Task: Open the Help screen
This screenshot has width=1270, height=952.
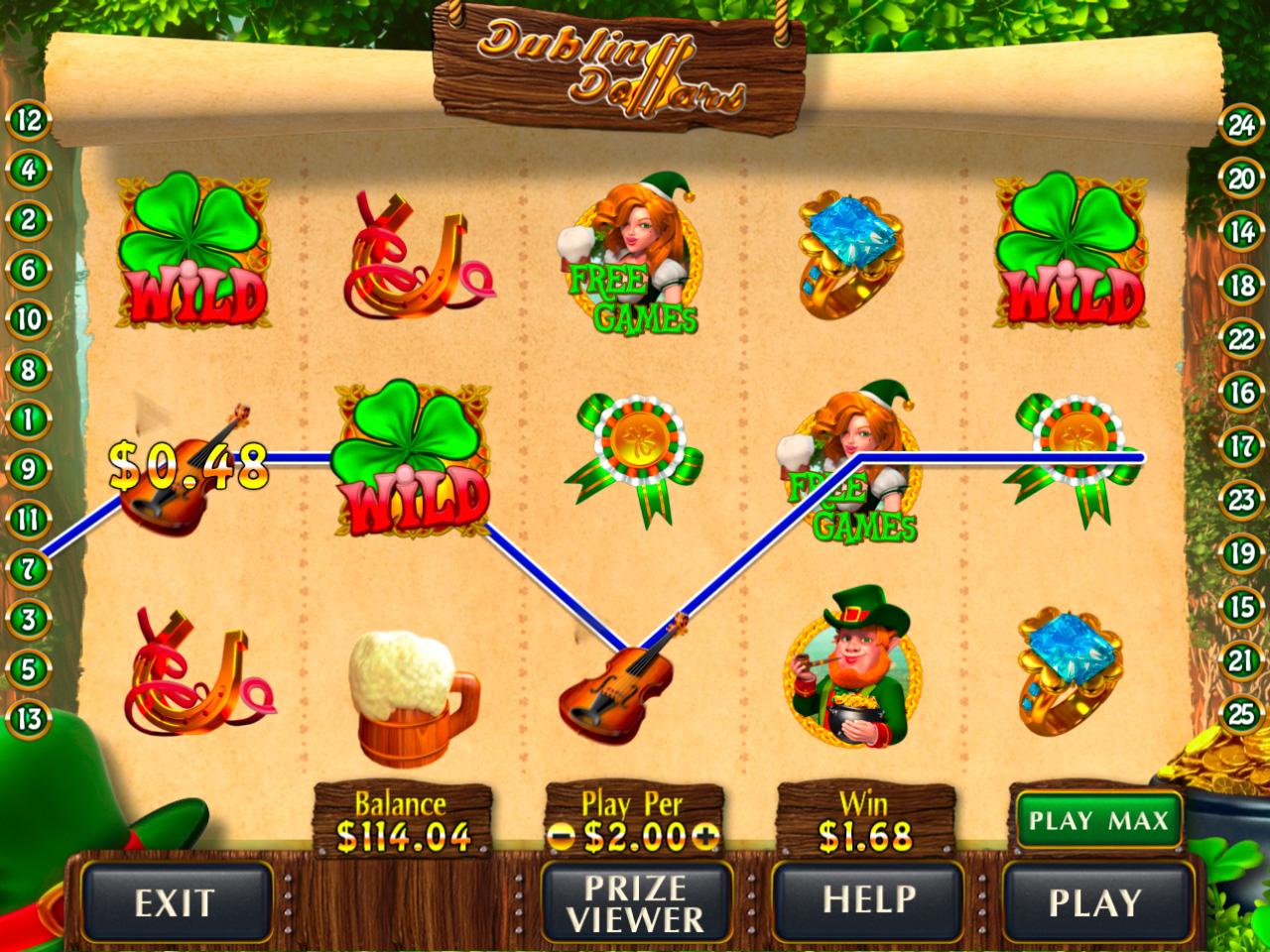Action: [x=868, y=900]
